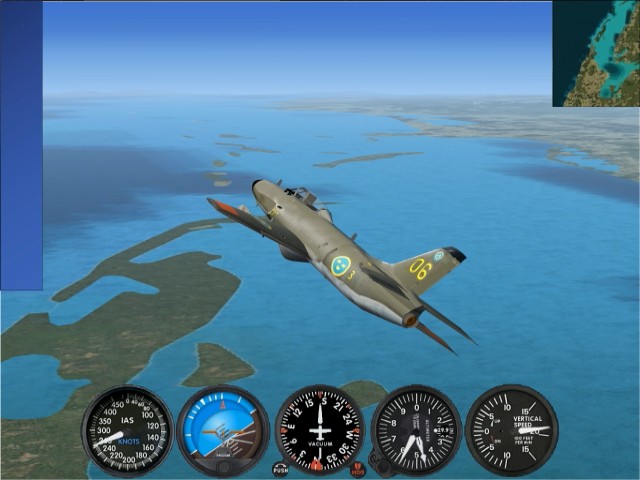
Task: Click the airspeed indicator gauge
Action: 127,431
